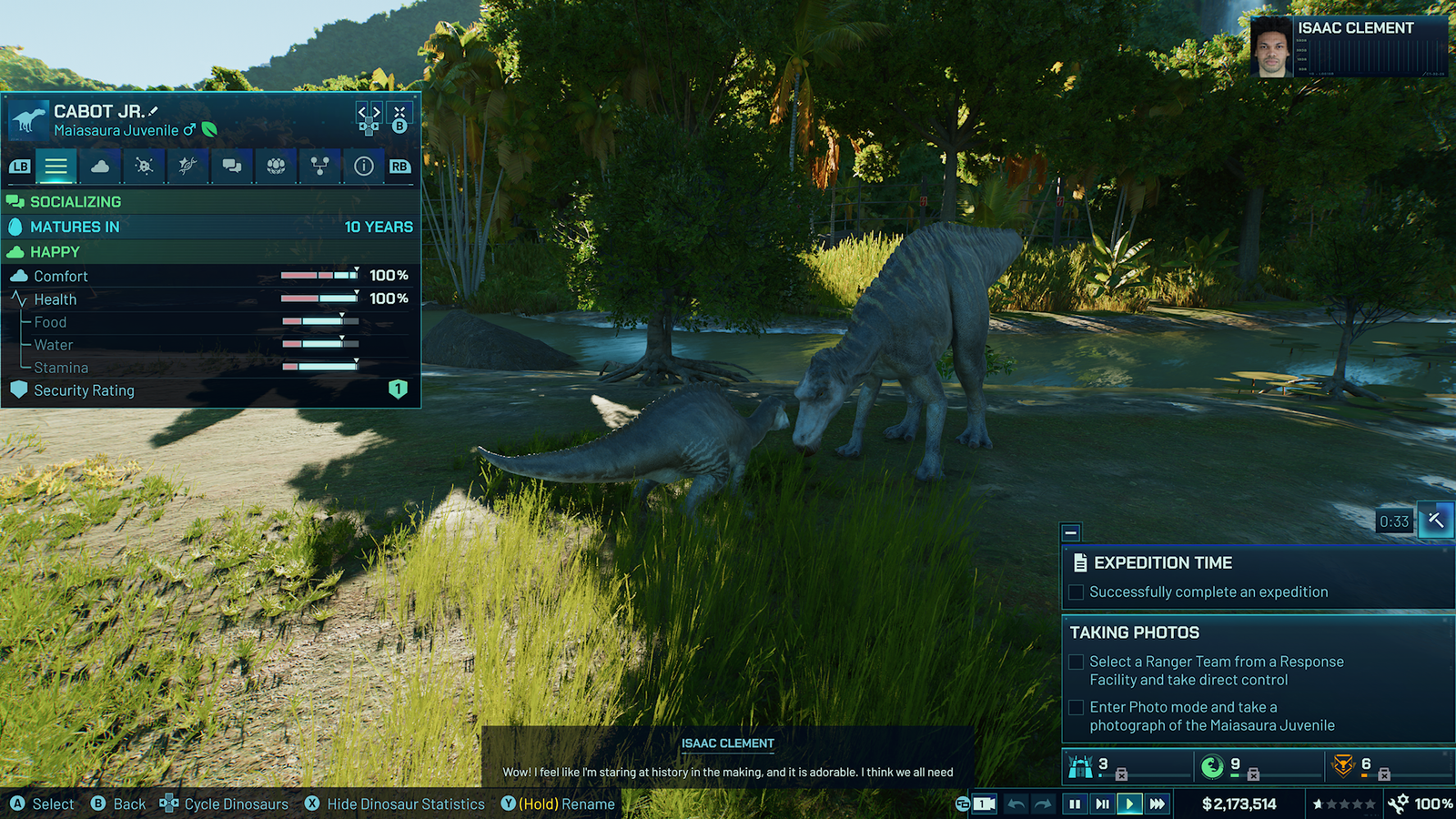Viewport: 1456px width, 819px height.
Task: Set game speed to normal play
Action: click(x=1129, y=804)
